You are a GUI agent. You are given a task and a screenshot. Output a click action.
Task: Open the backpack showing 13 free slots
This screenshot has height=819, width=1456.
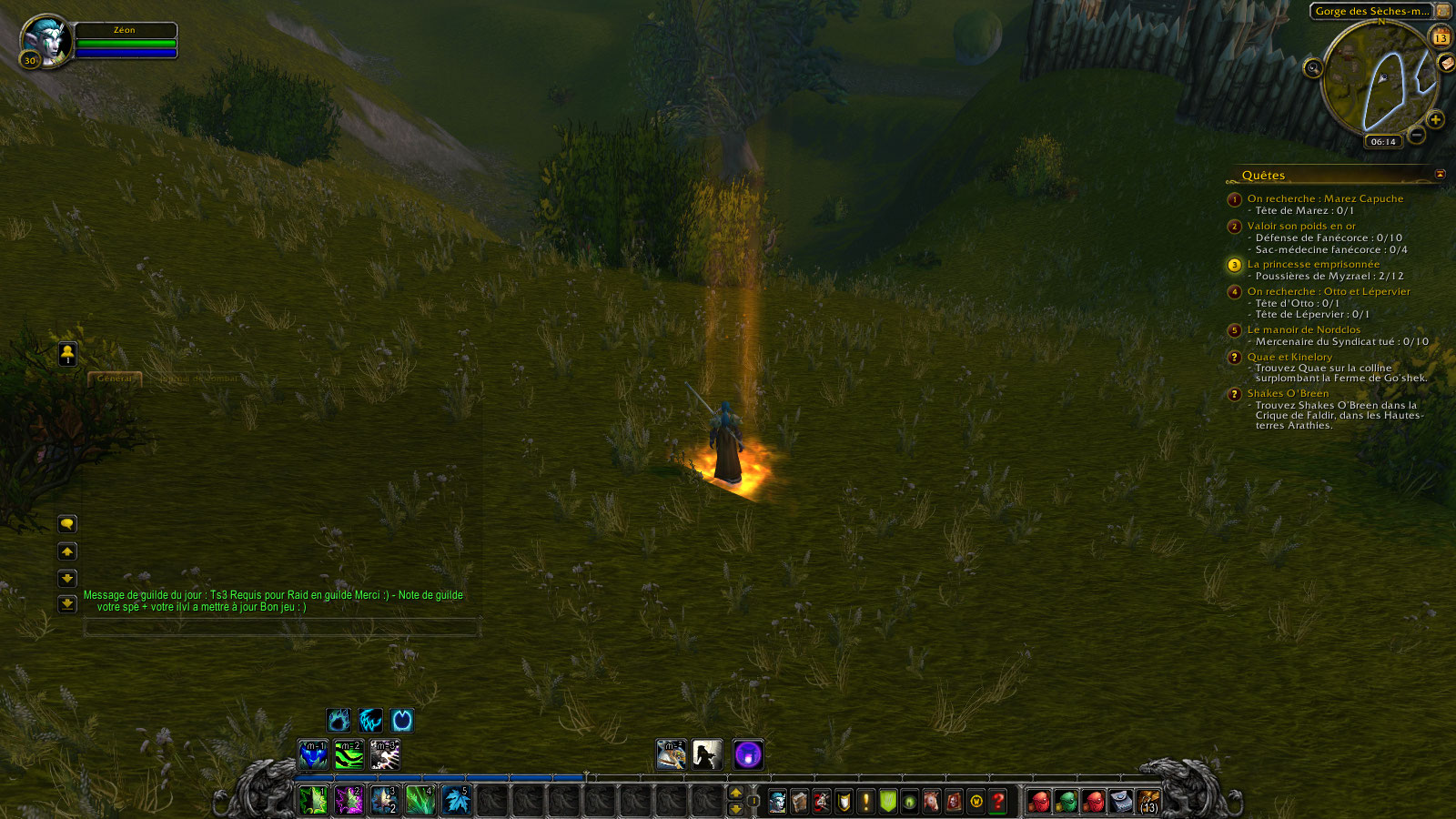(1148, 801)
